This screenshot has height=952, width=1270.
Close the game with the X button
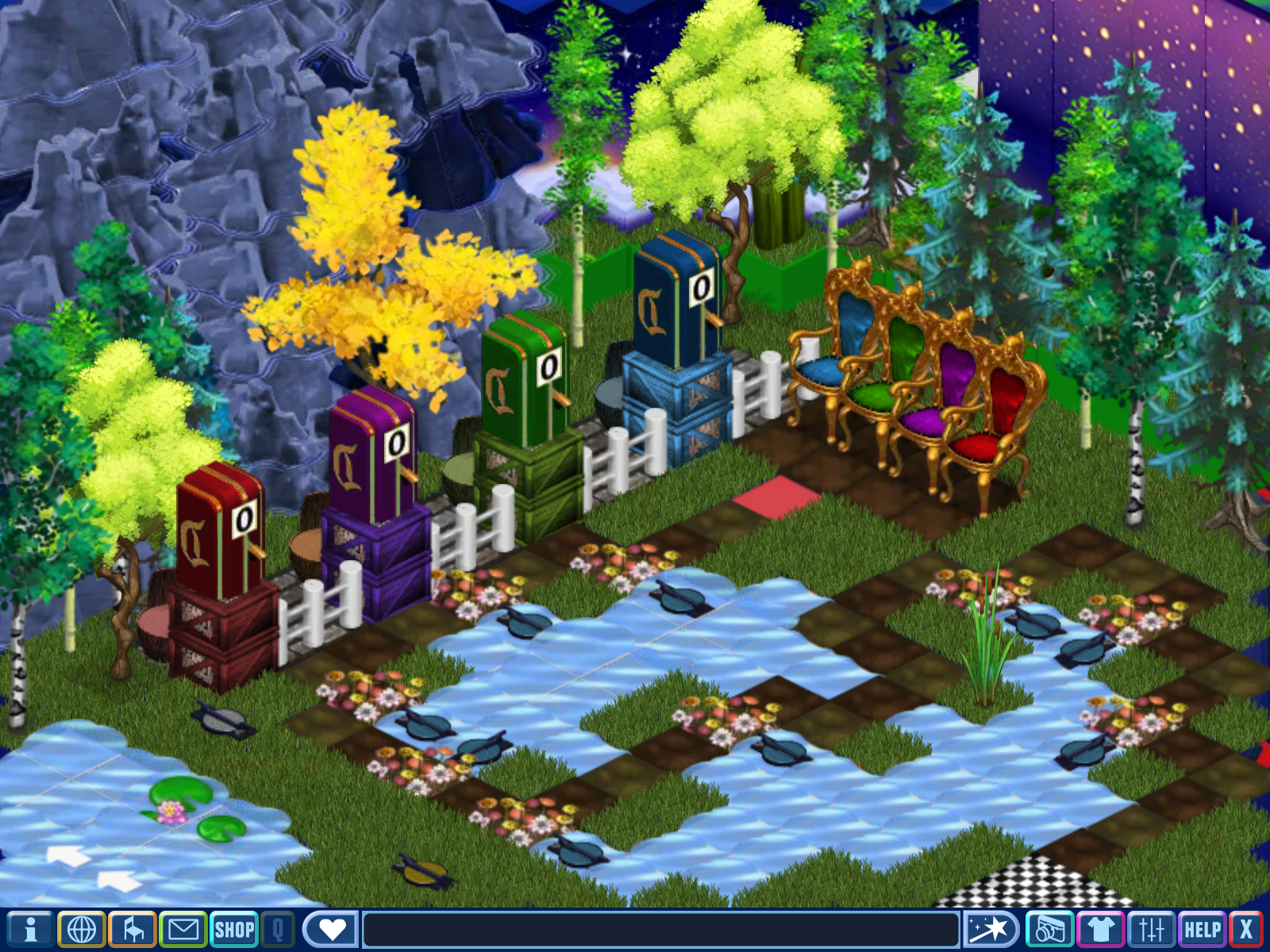click(1246, 929)
